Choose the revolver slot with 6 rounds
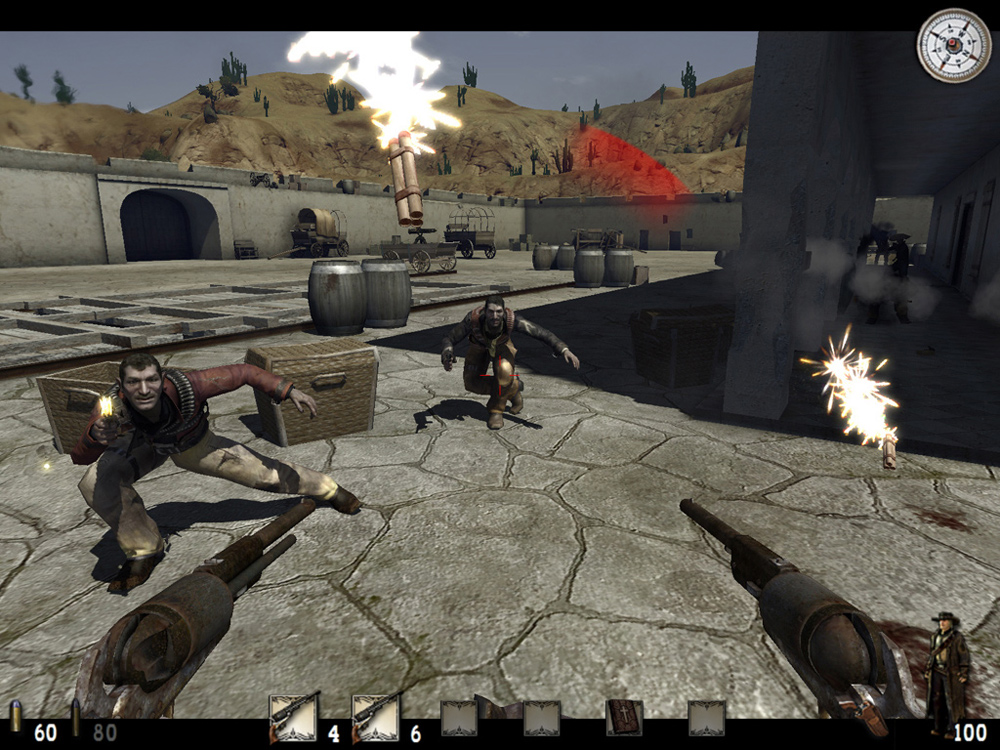The width and height of the screenshot is (1000, 750). pyautogui.click(x=376, y=717)
